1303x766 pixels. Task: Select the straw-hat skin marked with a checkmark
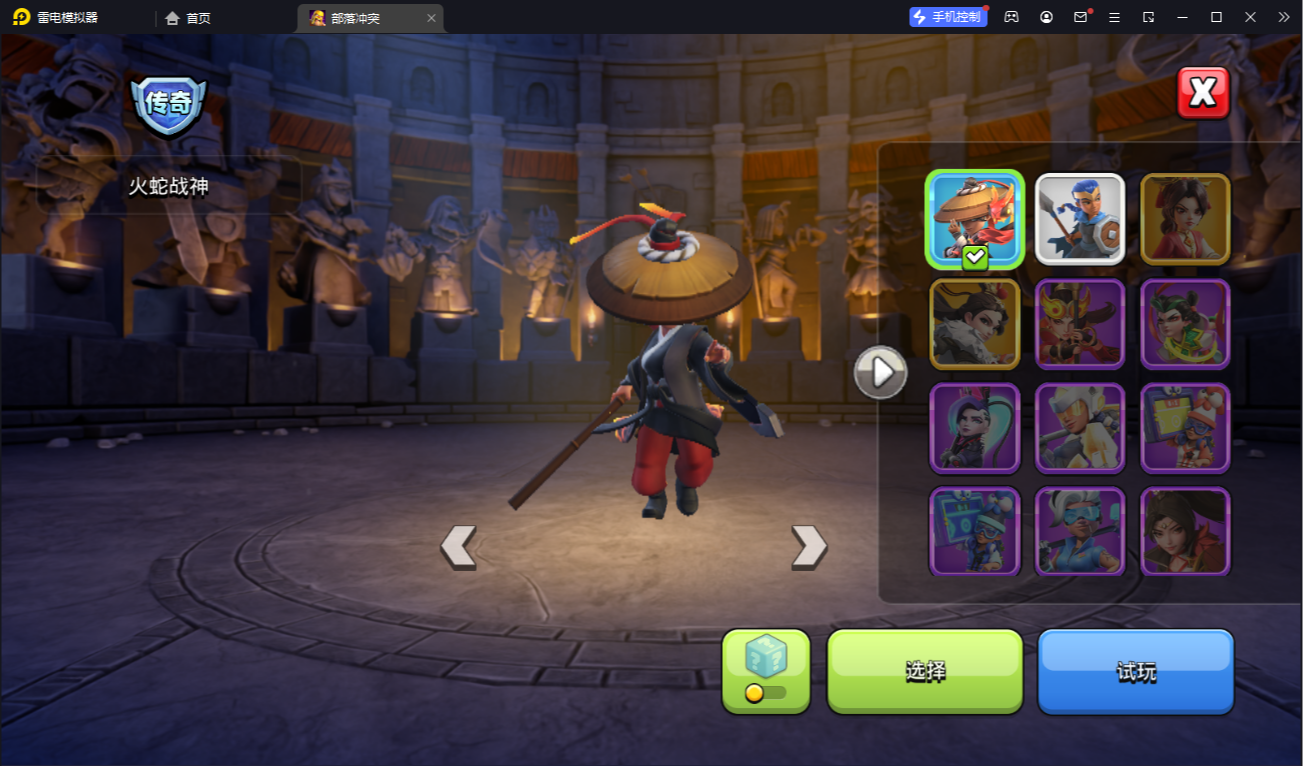(975, 219)
